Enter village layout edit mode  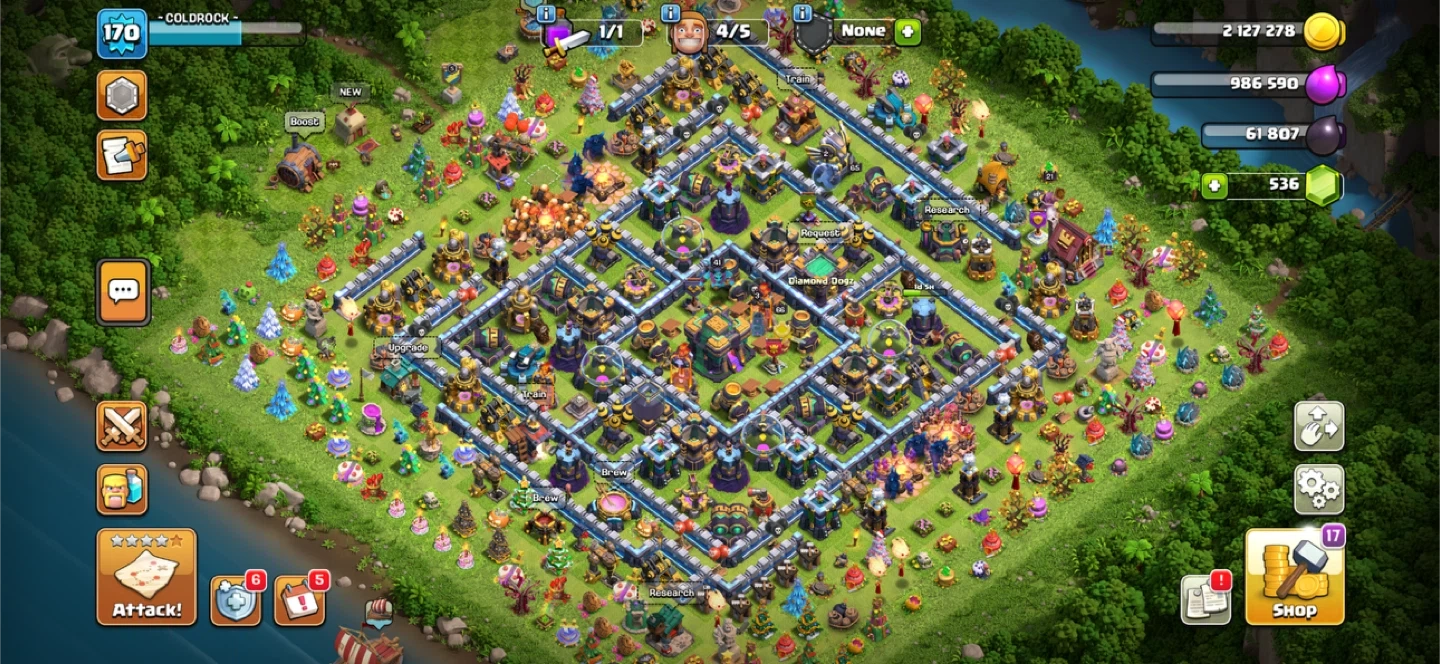(1318, 426)
